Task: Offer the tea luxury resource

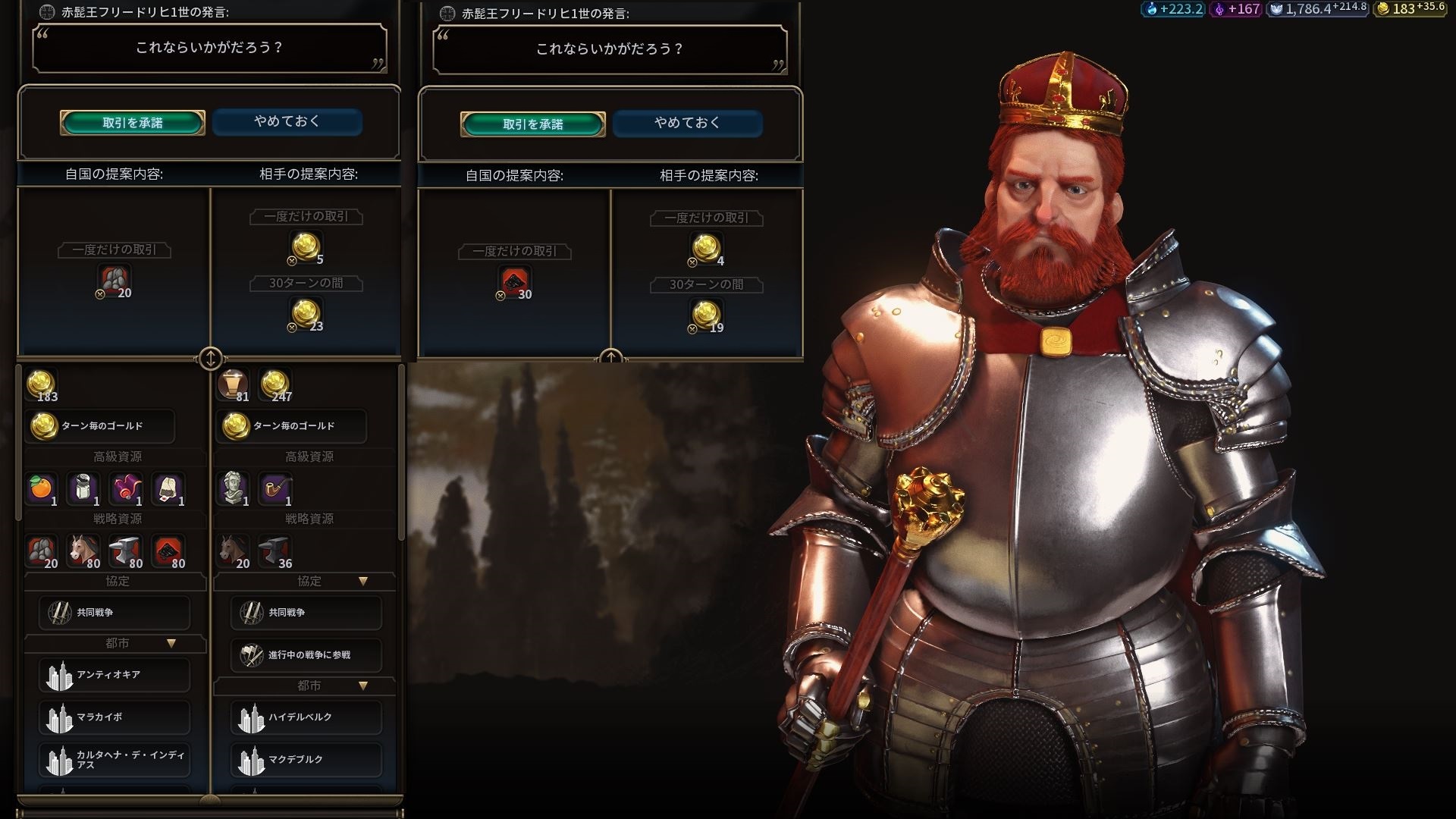Action: coord(168,488)
